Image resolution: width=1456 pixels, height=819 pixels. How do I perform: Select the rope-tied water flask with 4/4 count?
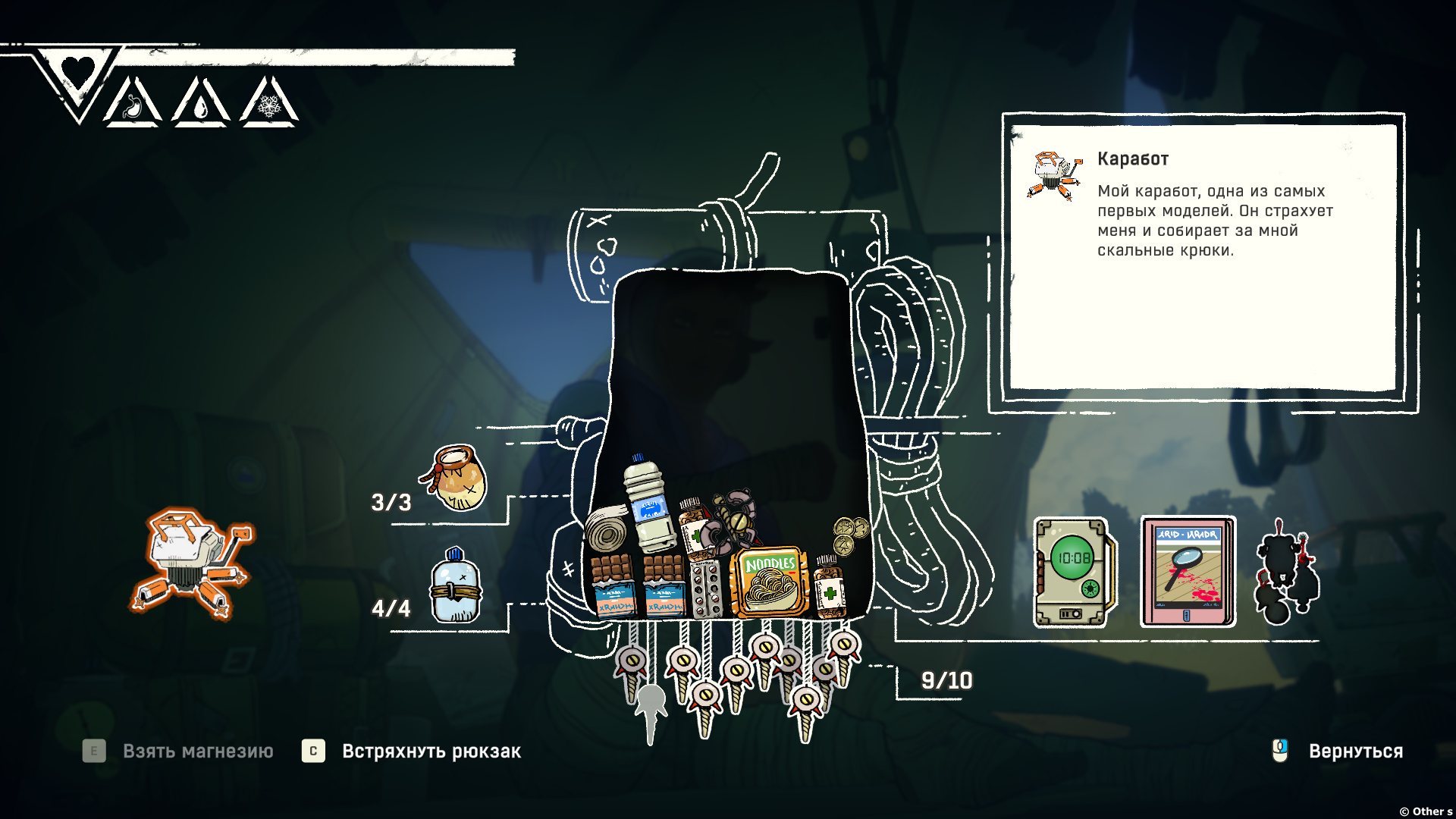(455, 587)
